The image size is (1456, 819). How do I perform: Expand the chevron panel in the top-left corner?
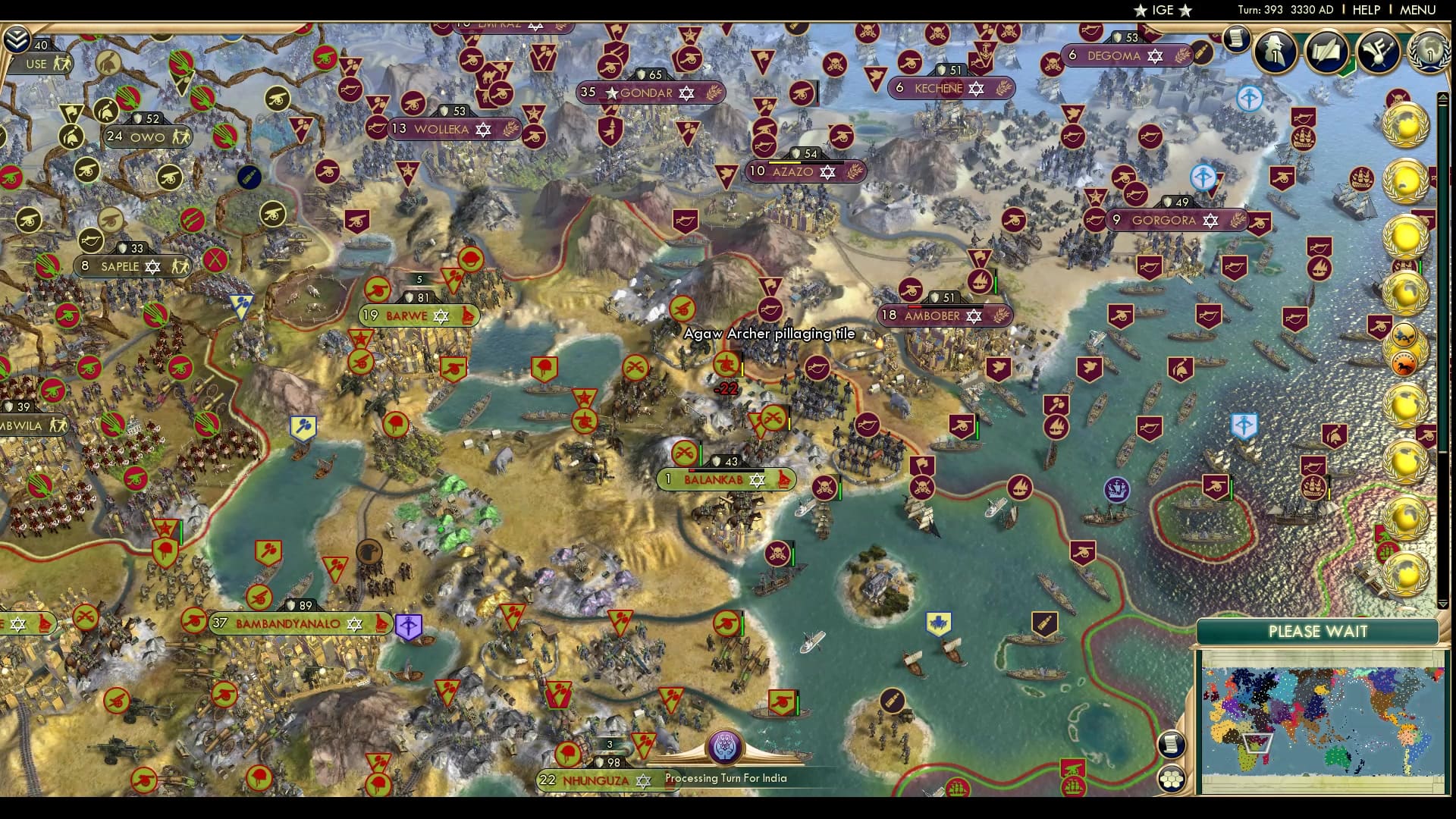[16, 38]
